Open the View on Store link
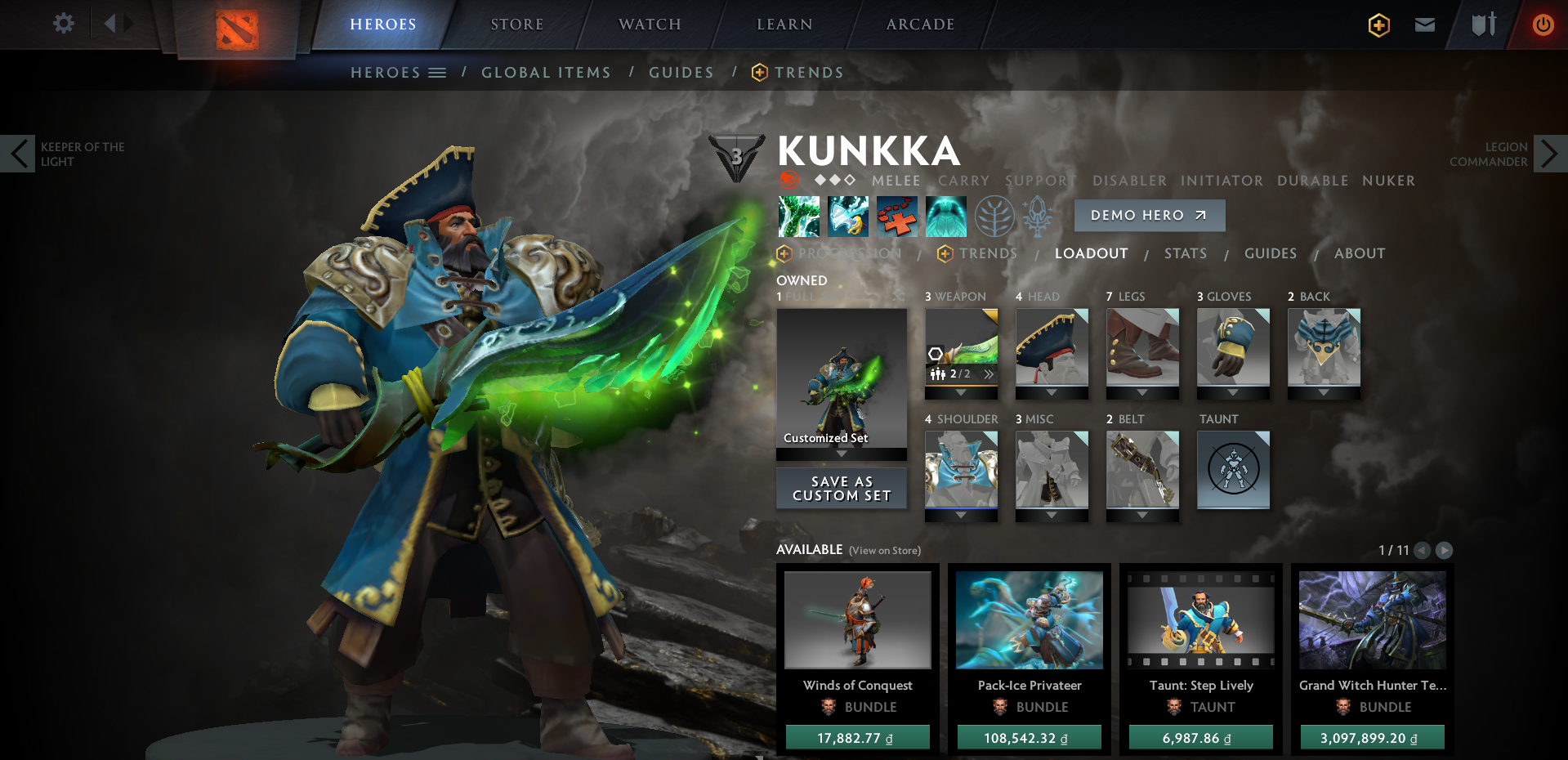Viewport: 1568px width, 760px height. pos(883,551)
